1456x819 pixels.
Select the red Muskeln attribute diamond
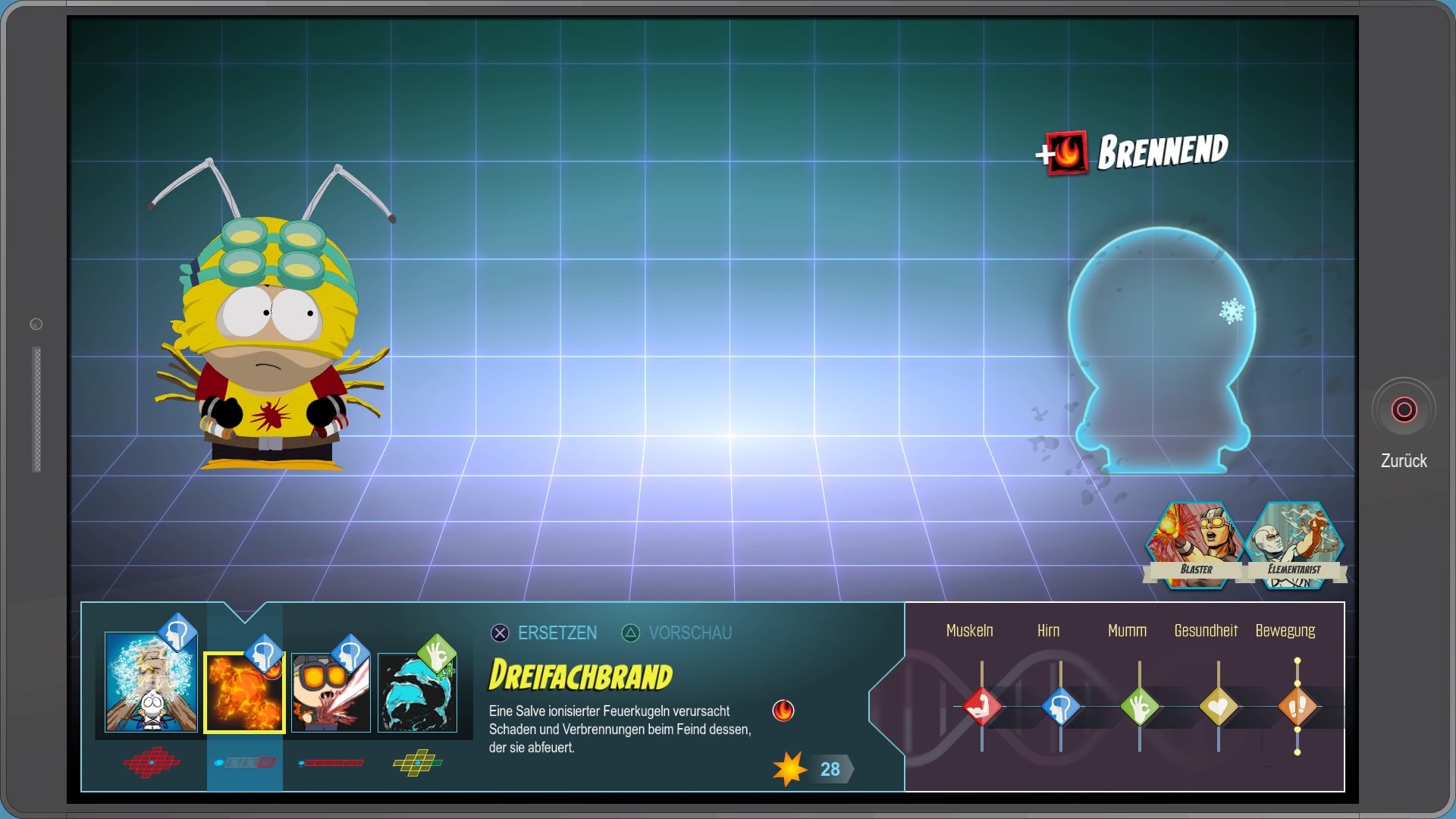coord(982,707)
